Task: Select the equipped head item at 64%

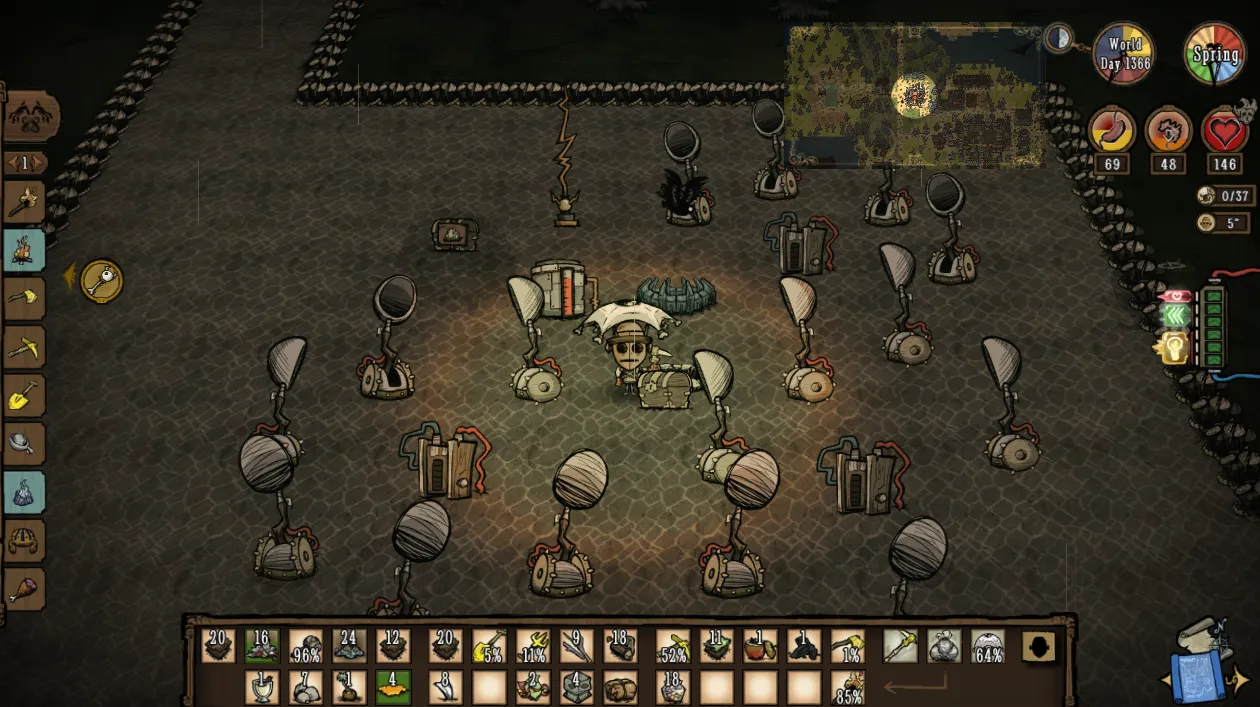Action: (988, 646)
